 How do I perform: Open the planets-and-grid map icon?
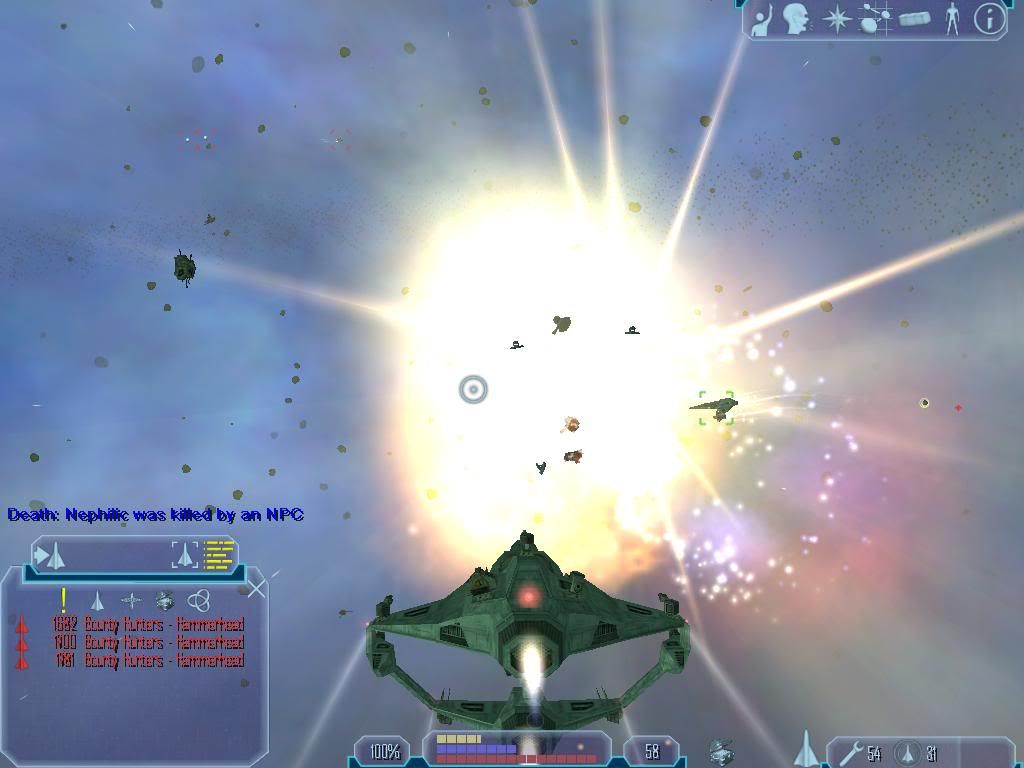tap(876, 19)
